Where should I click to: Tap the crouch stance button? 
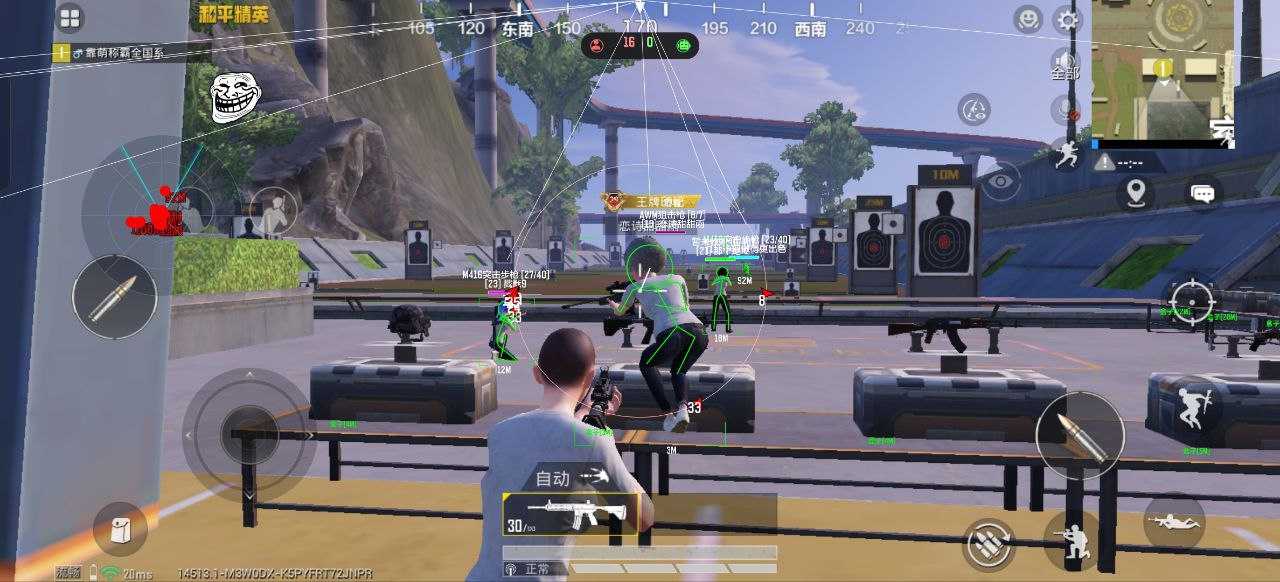[1070, 541]
